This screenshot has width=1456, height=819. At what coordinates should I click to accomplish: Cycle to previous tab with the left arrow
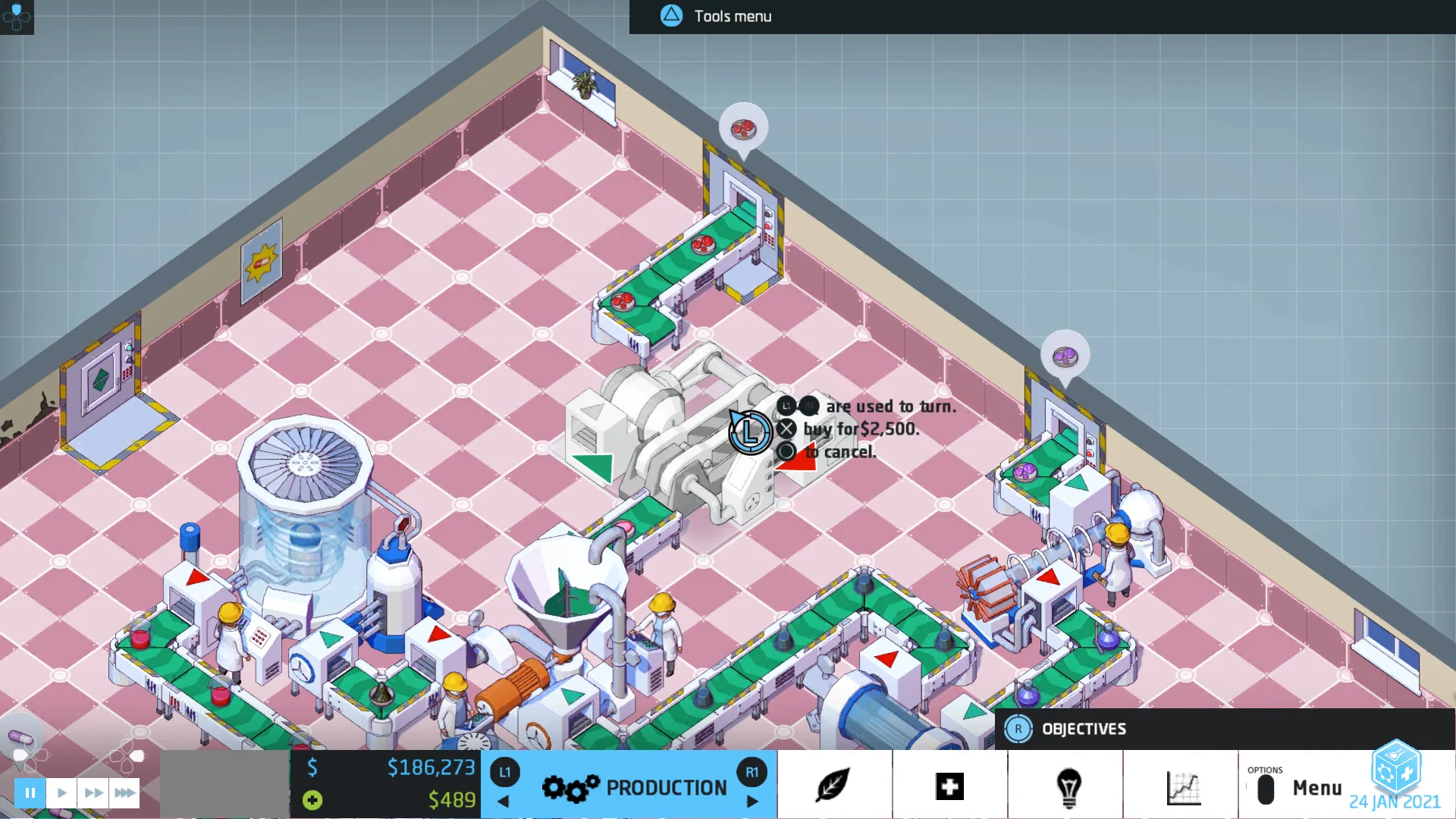pyautogui.click(x=503, y=801)
